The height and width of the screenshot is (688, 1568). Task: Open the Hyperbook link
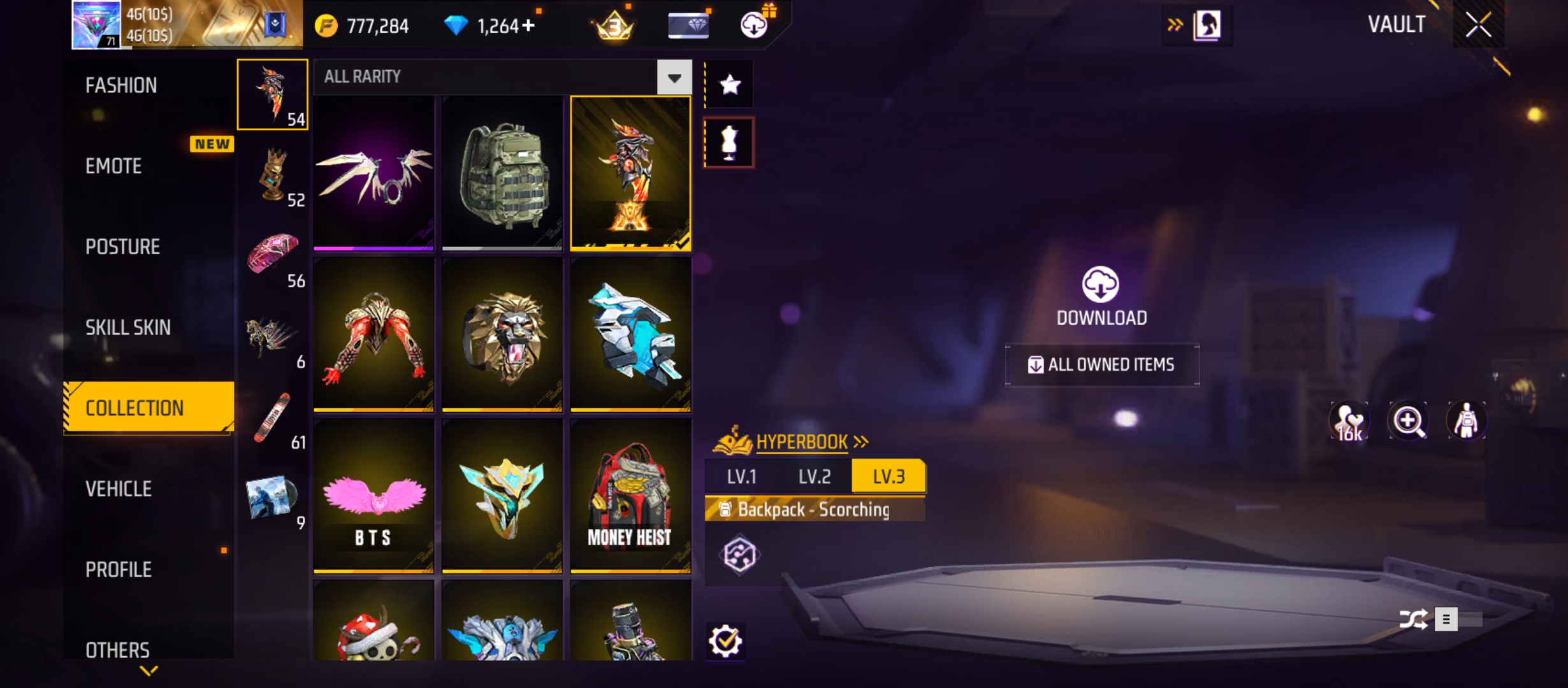click(x=802, y=441)
